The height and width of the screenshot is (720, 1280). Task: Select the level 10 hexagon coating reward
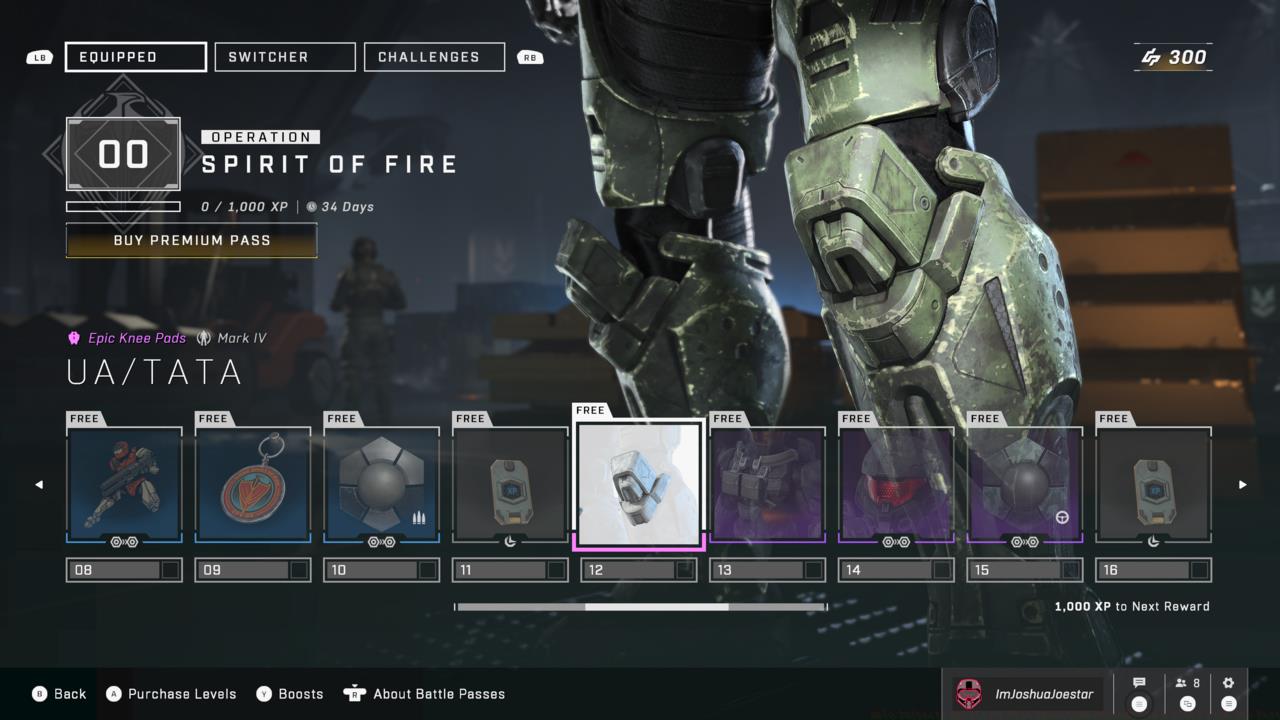382,485
